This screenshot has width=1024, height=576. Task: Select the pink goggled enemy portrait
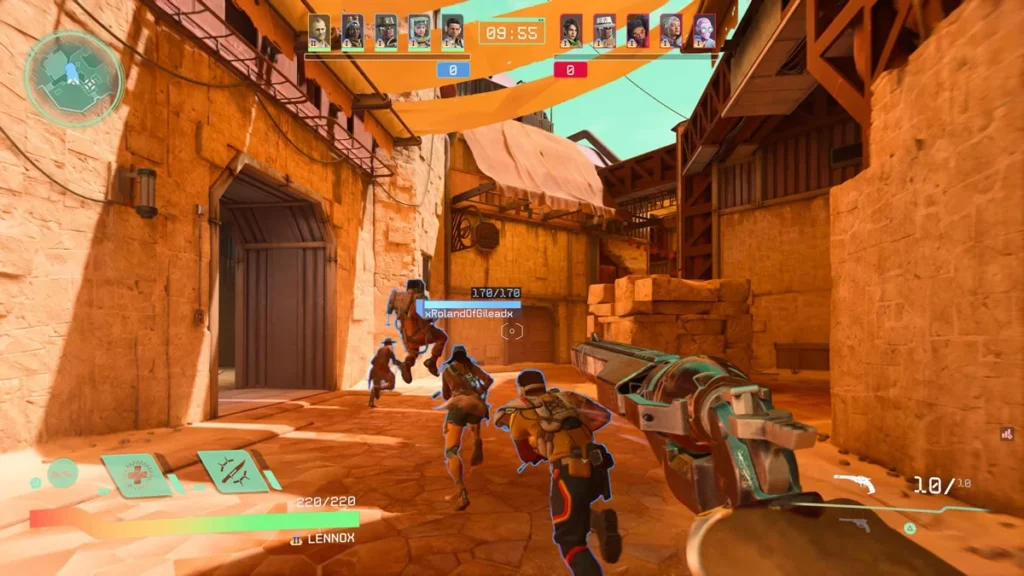tap(705, 31)
